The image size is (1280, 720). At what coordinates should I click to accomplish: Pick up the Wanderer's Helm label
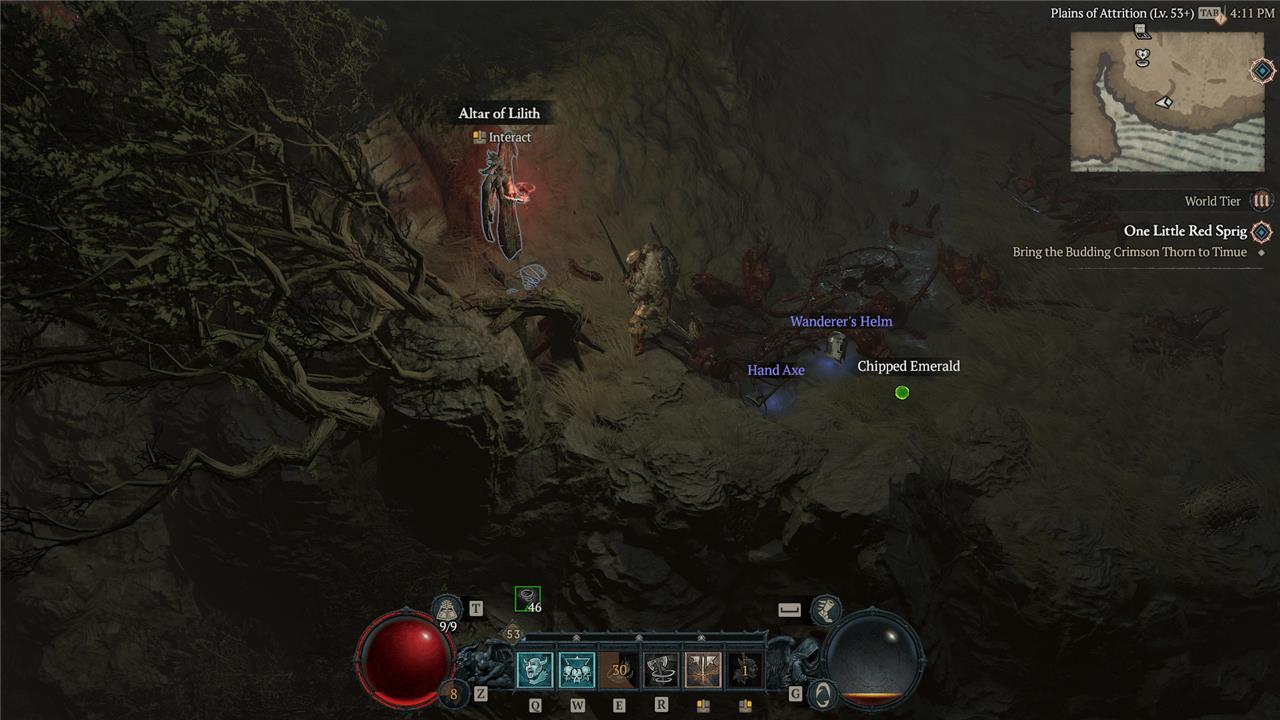pyautogui.click(x=841, y=321)
